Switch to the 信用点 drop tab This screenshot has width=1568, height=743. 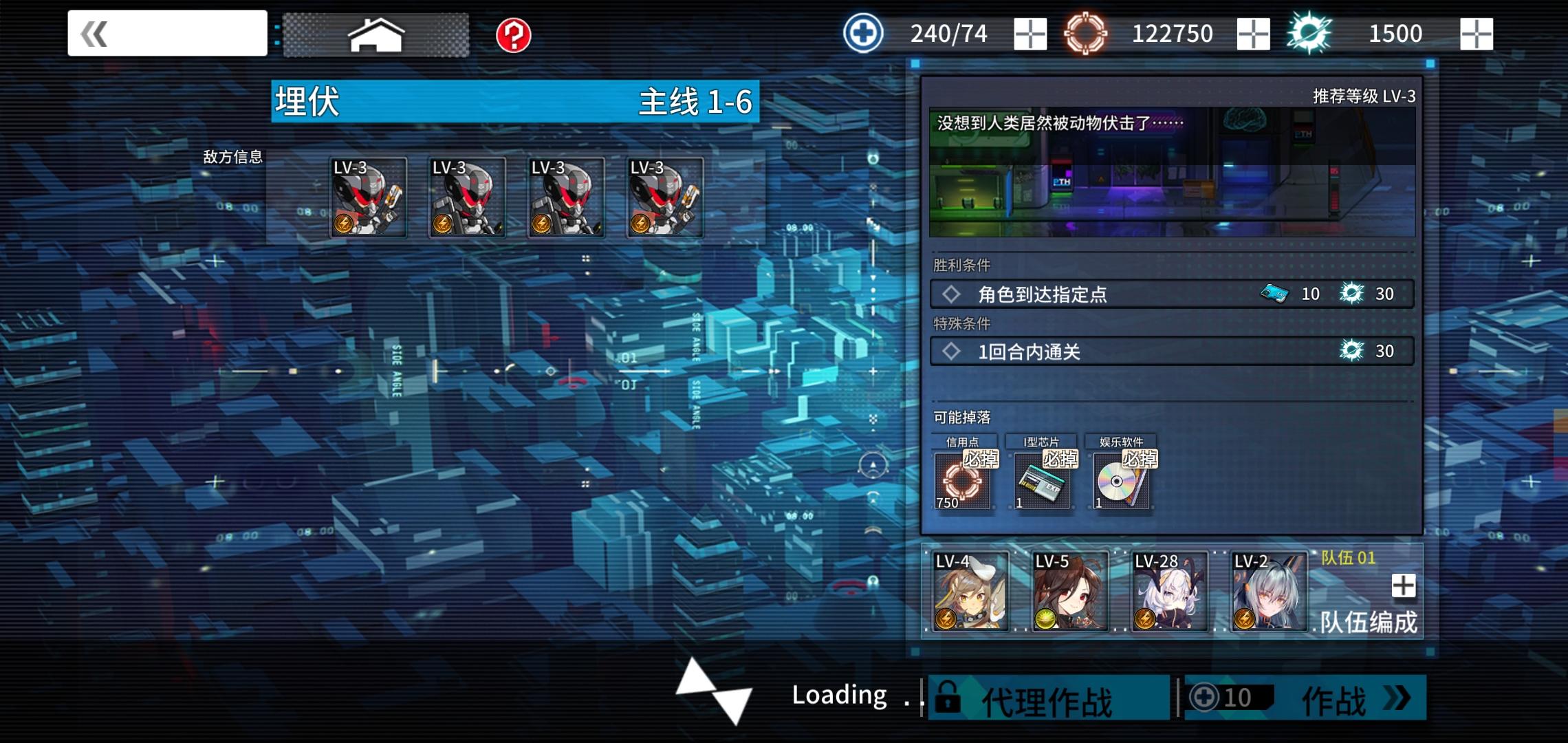(x=961, y=442)
